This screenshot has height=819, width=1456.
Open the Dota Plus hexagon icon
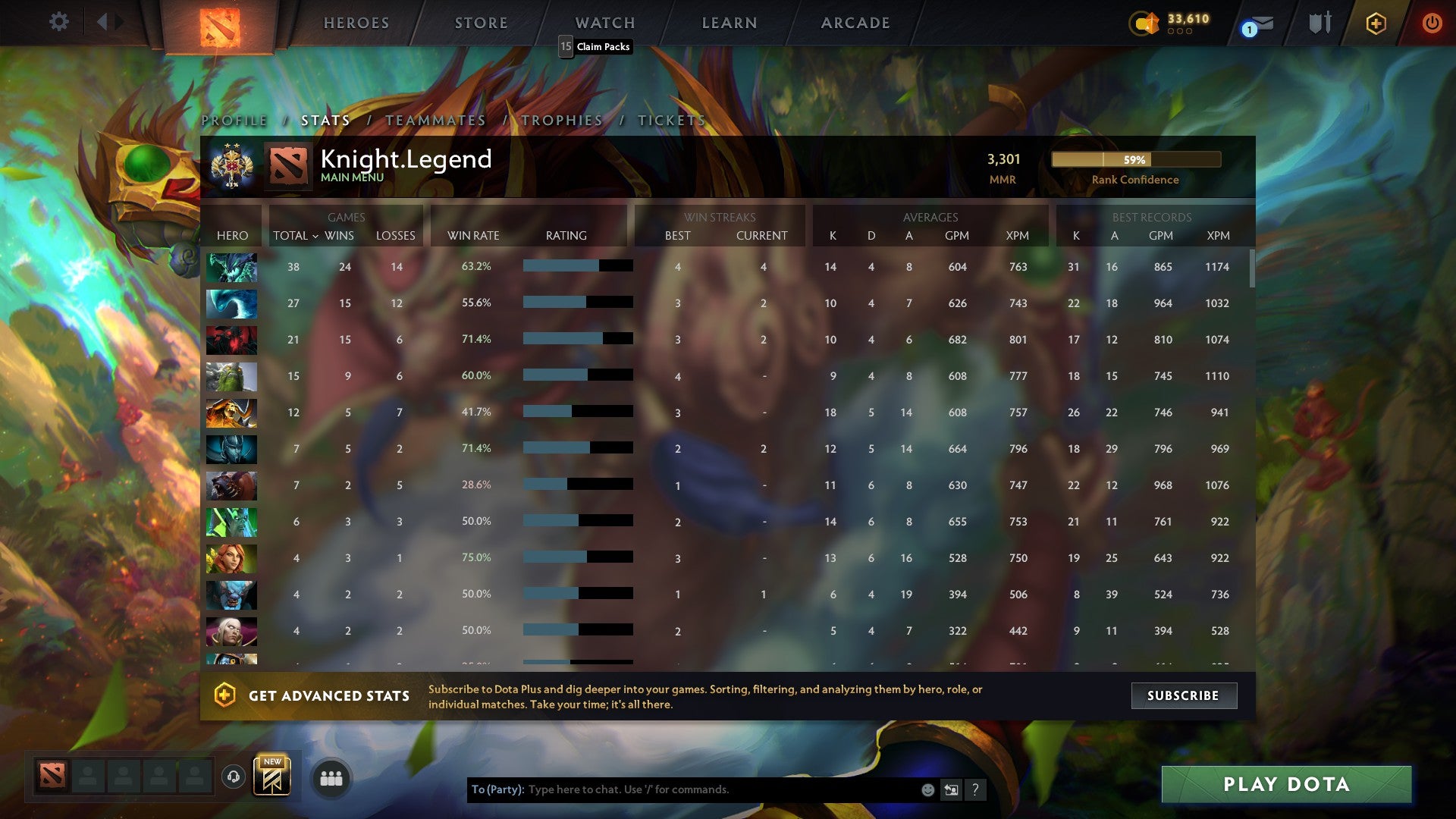[x=1376, y=23]
